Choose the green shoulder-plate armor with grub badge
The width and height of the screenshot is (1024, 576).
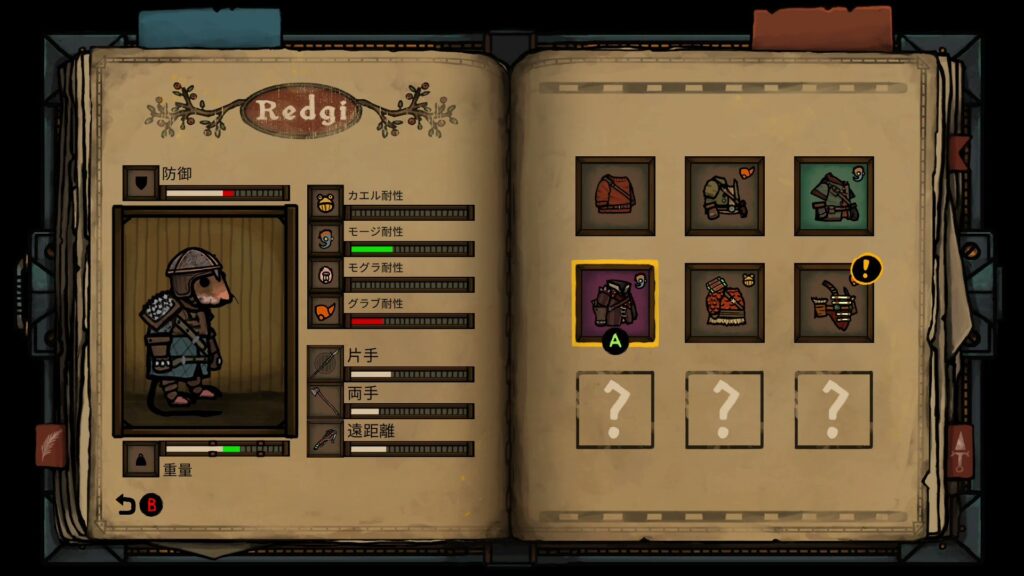[x=724, y=196]
